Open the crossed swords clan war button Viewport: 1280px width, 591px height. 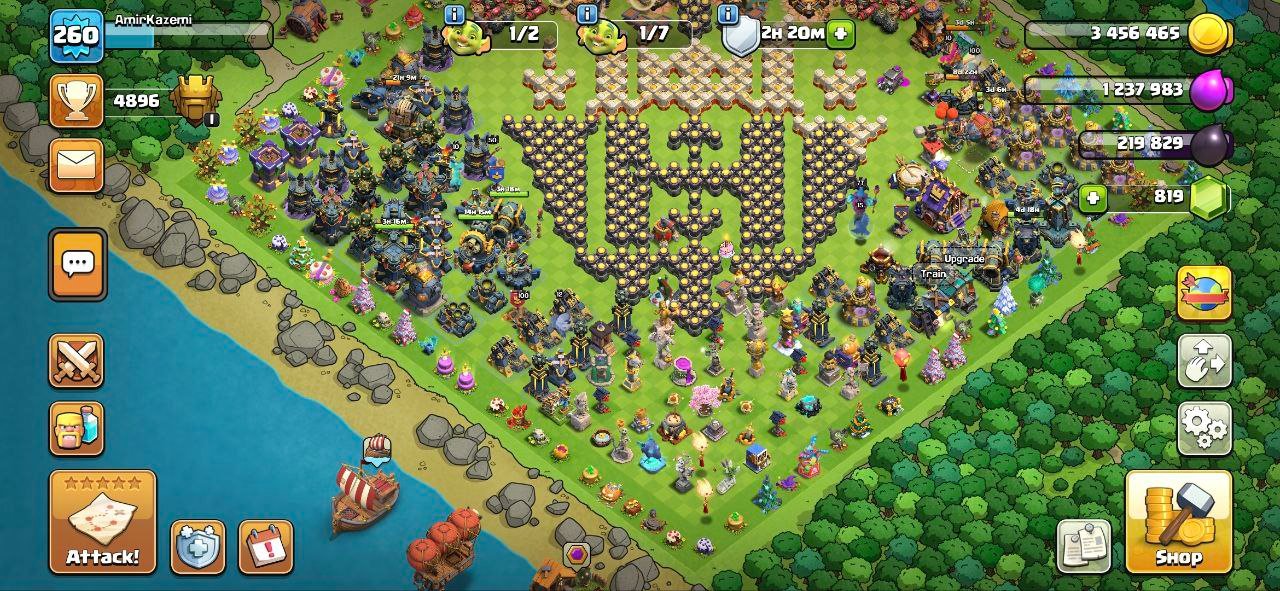(77, 361)
